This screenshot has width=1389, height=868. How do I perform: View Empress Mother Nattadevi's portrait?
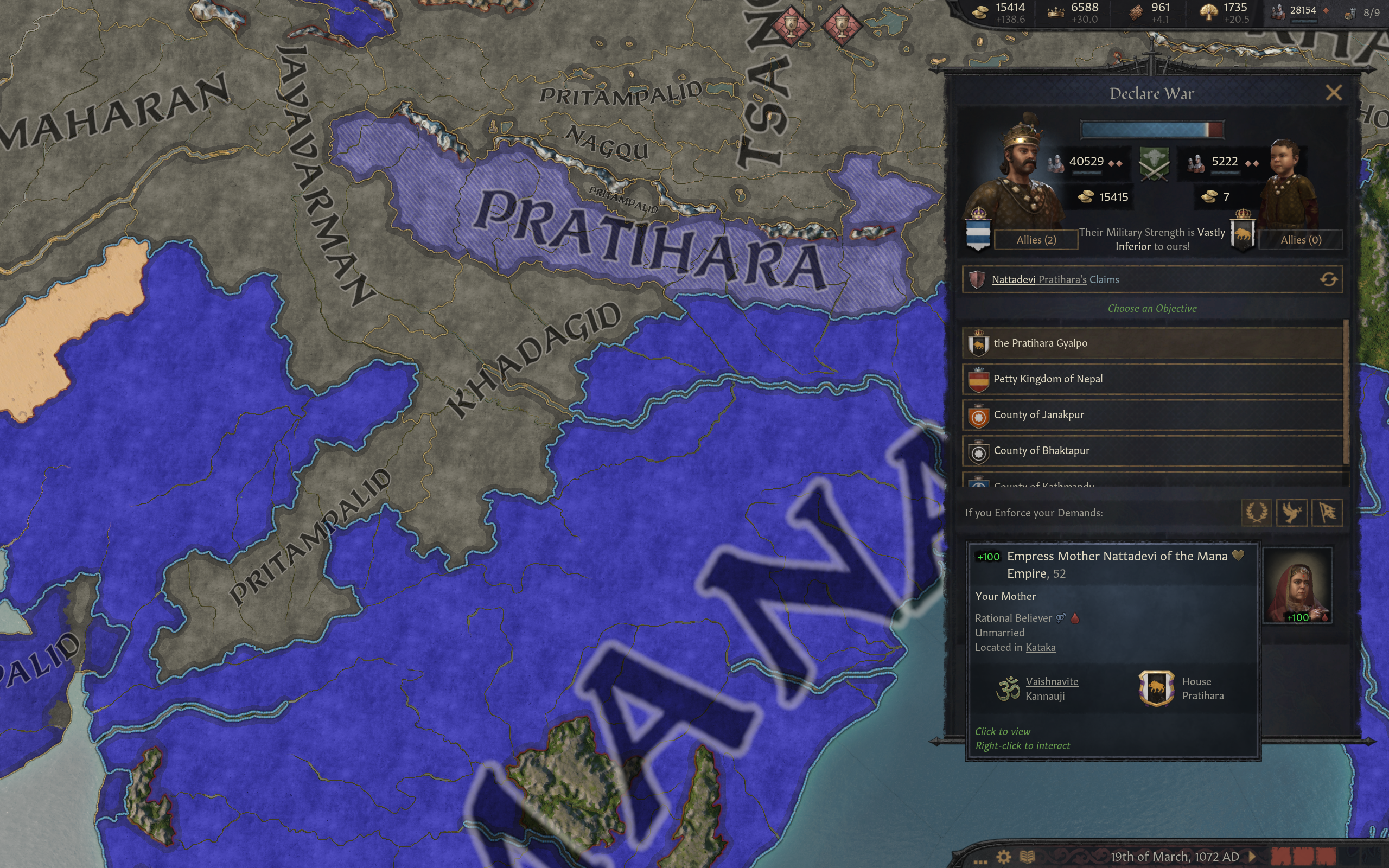click(1297, 585)
